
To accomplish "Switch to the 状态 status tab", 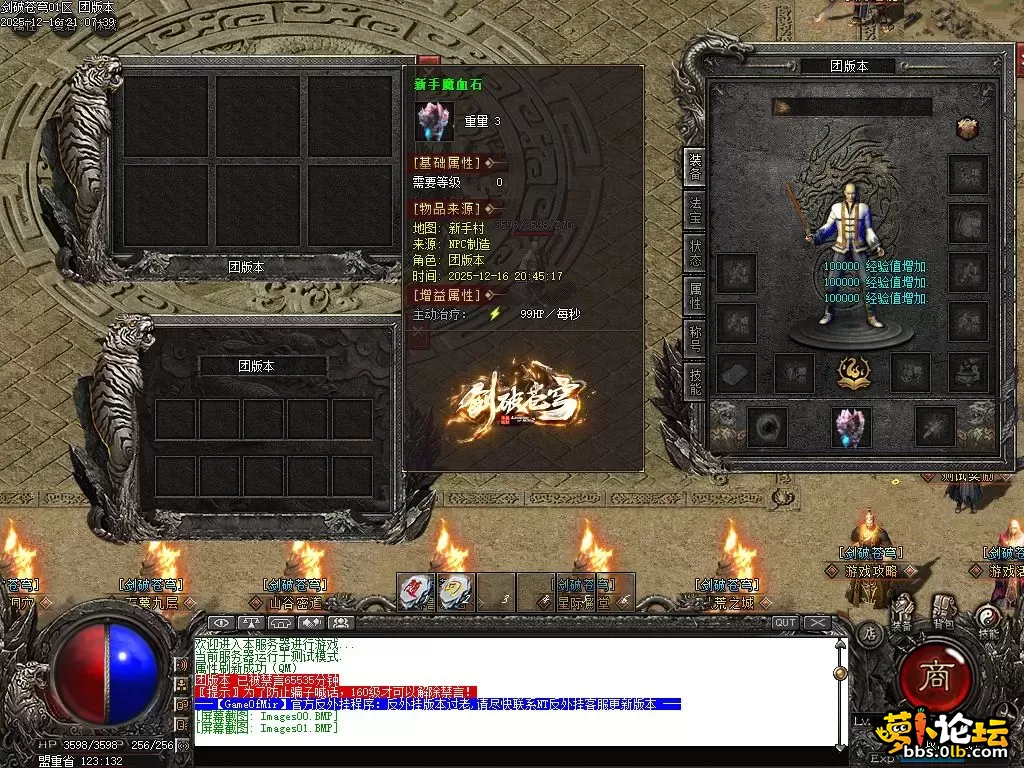I will coord(695,253).
